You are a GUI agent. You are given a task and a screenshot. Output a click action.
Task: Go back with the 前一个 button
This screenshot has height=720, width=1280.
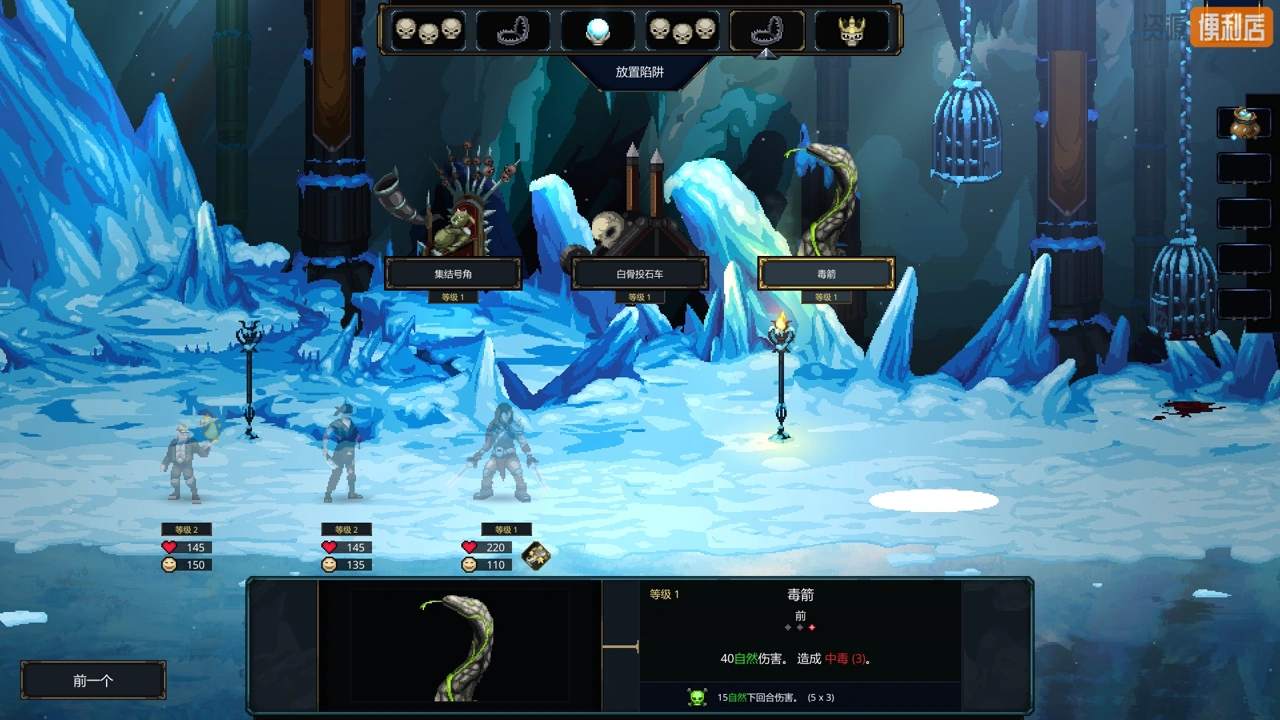tap(93, 680)
